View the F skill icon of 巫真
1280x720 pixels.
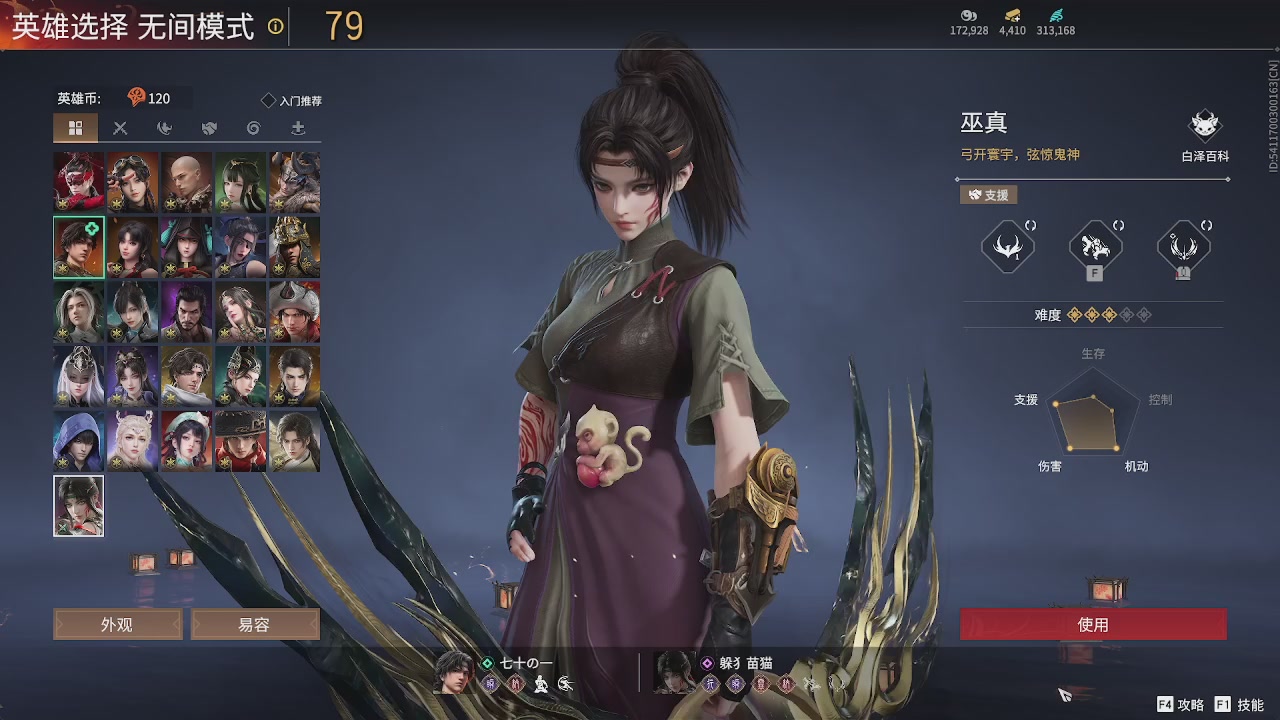coord(1093,247)
